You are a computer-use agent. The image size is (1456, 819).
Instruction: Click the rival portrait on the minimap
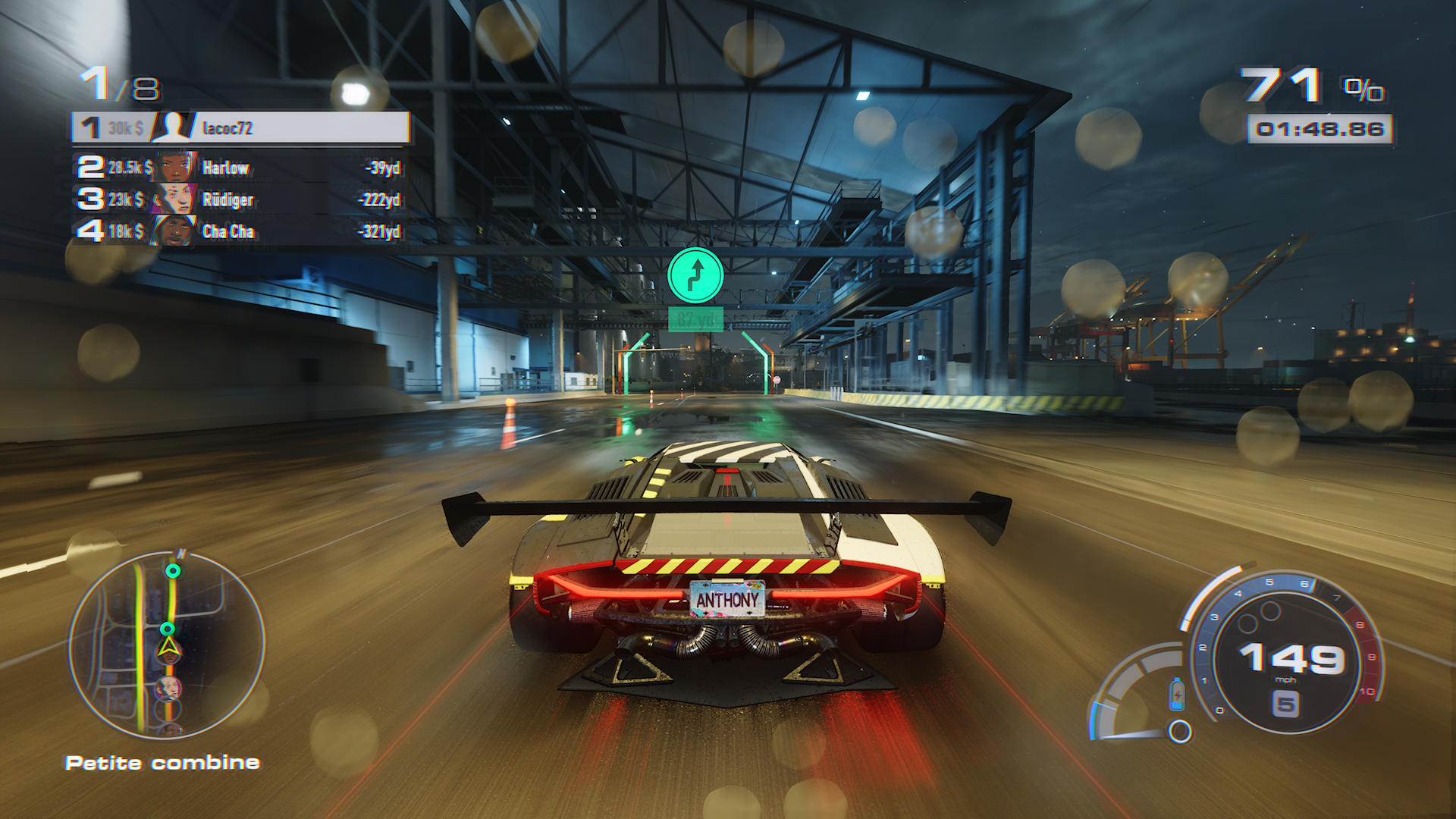coord(168,689)
